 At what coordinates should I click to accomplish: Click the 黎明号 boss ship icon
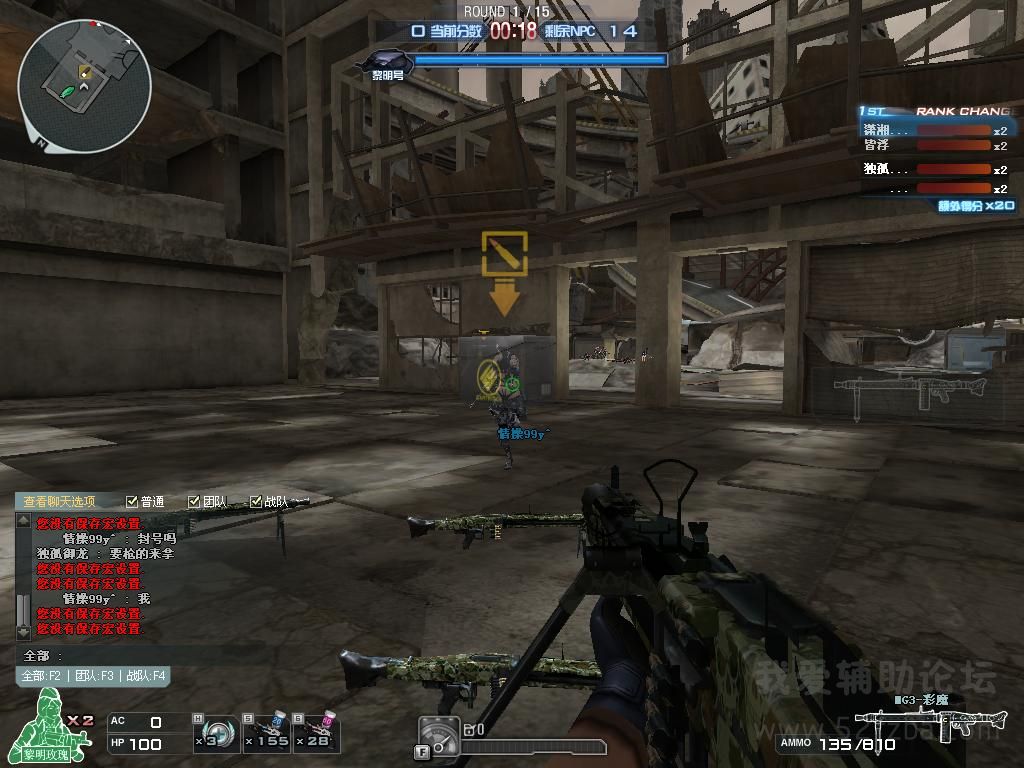point(386,62)
